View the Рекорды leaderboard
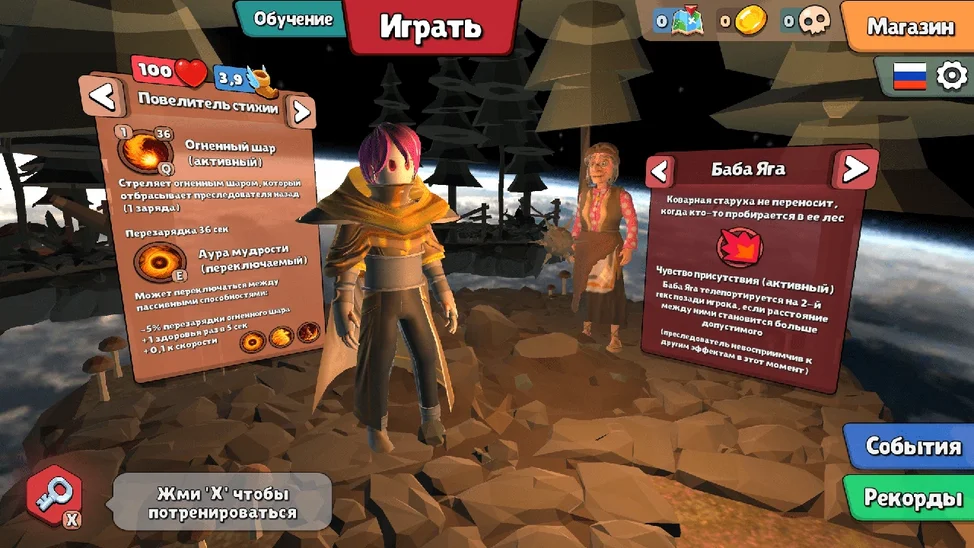This screenshot has height=548, width=974. point(912,497)
